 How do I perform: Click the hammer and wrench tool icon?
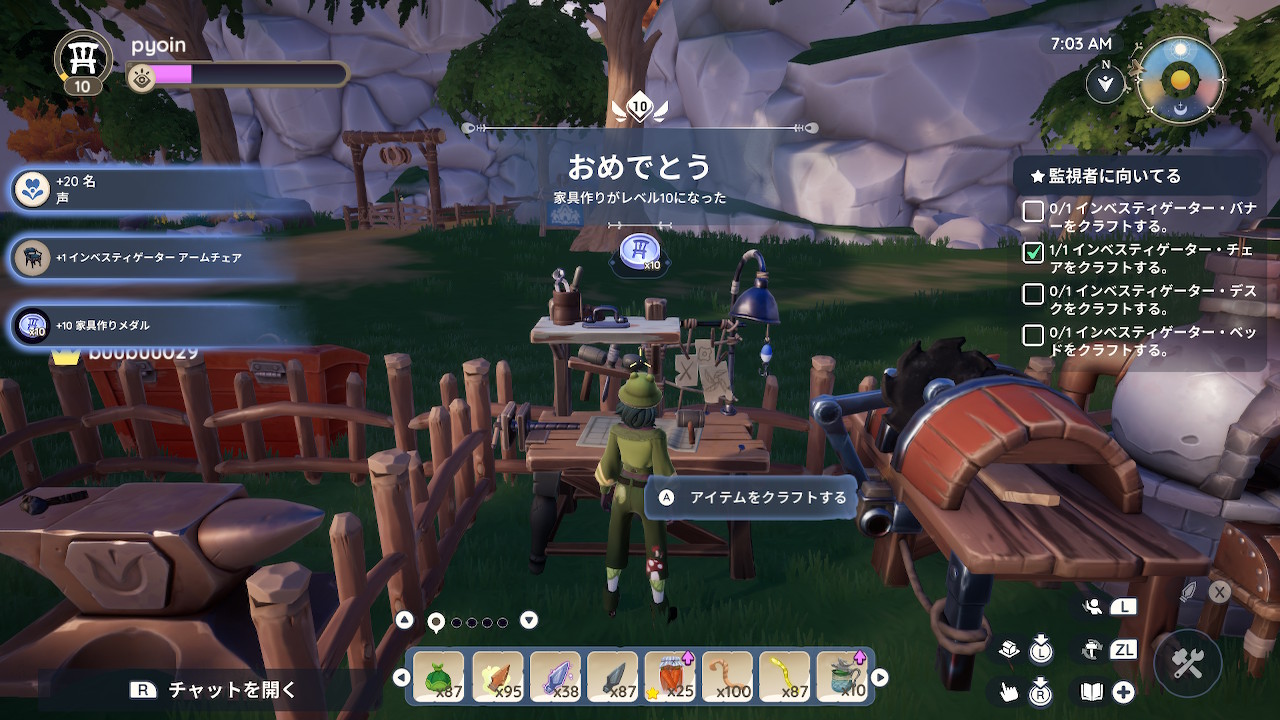[1188, 662]
